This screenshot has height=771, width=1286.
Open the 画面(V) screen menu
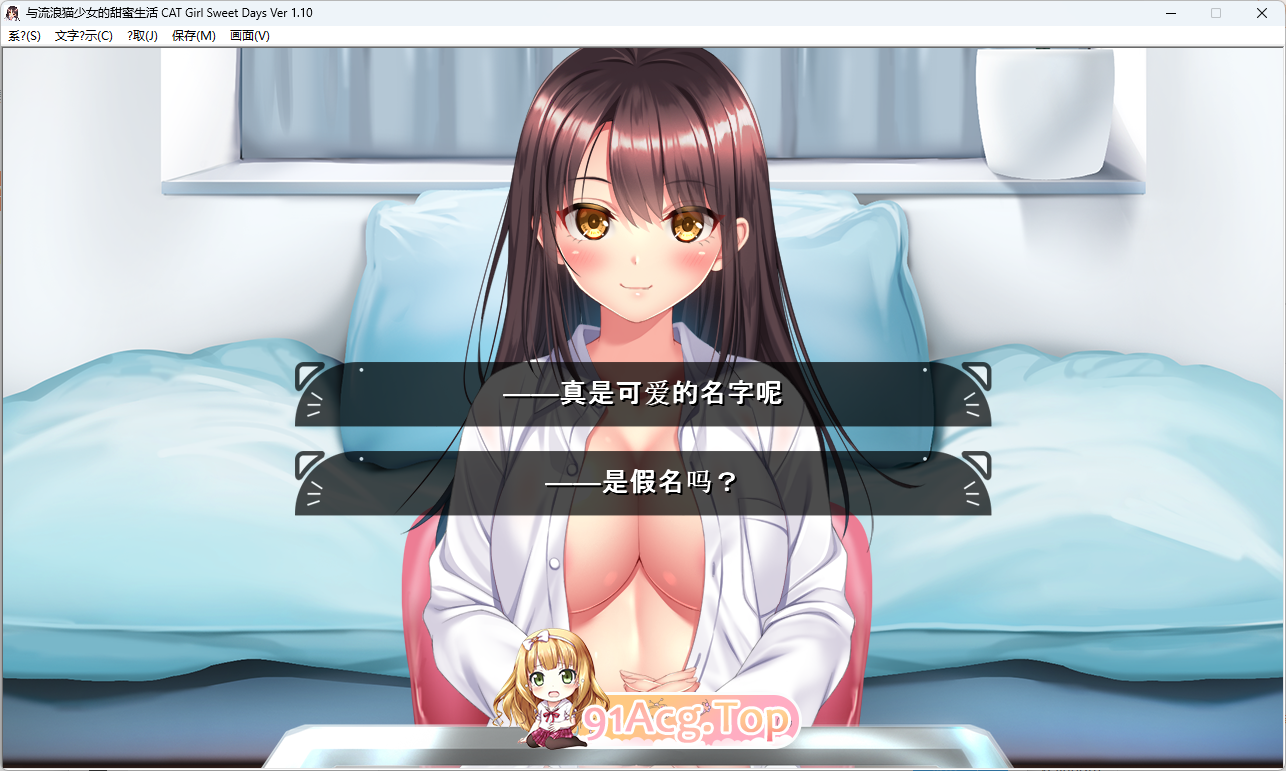(250, 35)
